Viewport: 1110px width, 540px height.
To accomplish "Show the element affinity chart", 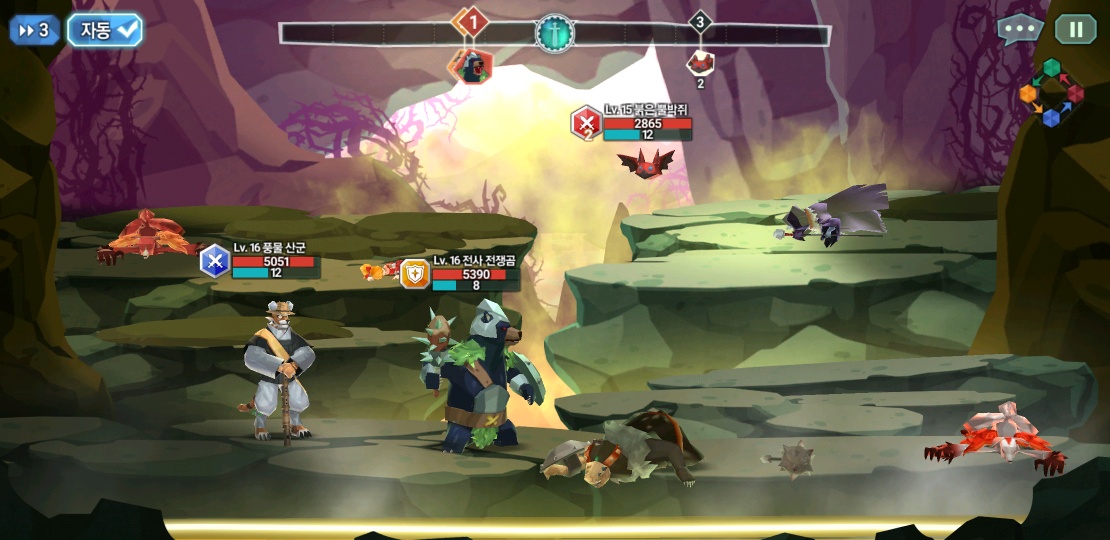I will pos(1051,93).
